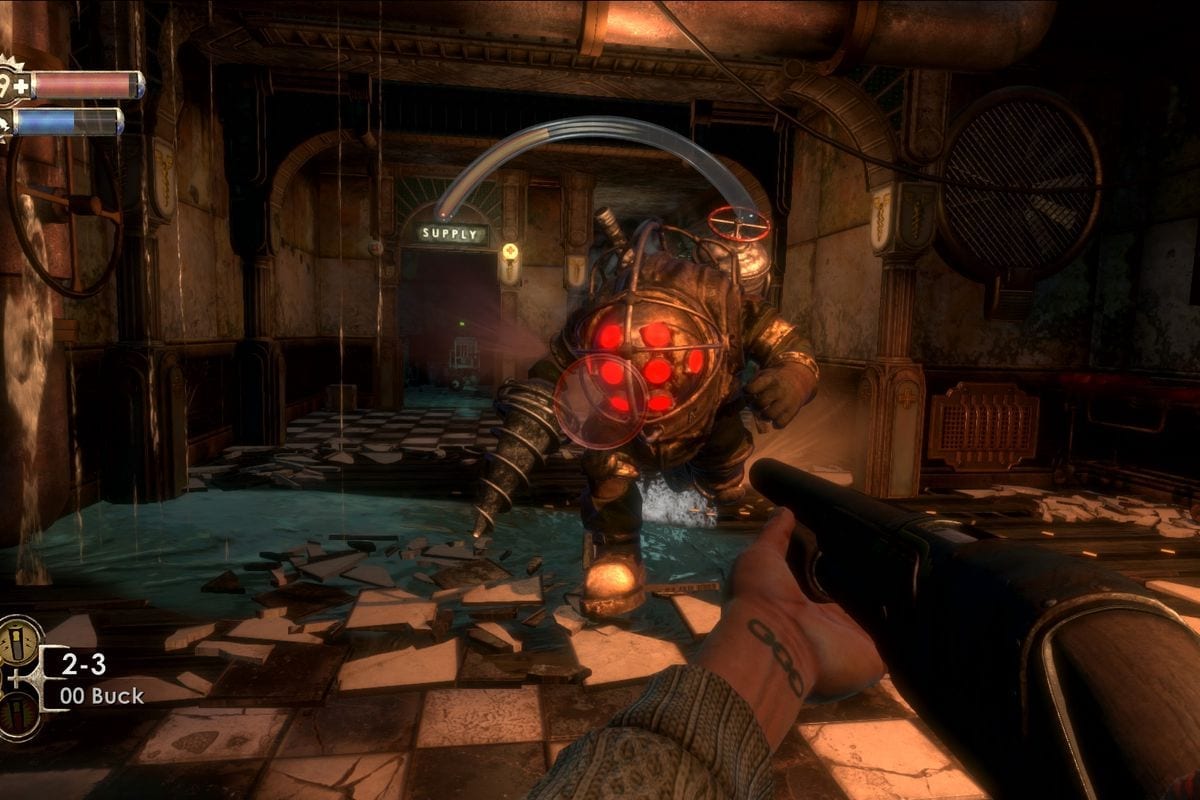Screen dimensions: 1200x800
Task: Select the electric buck ammo icon
Action: (x=19, y=640)
